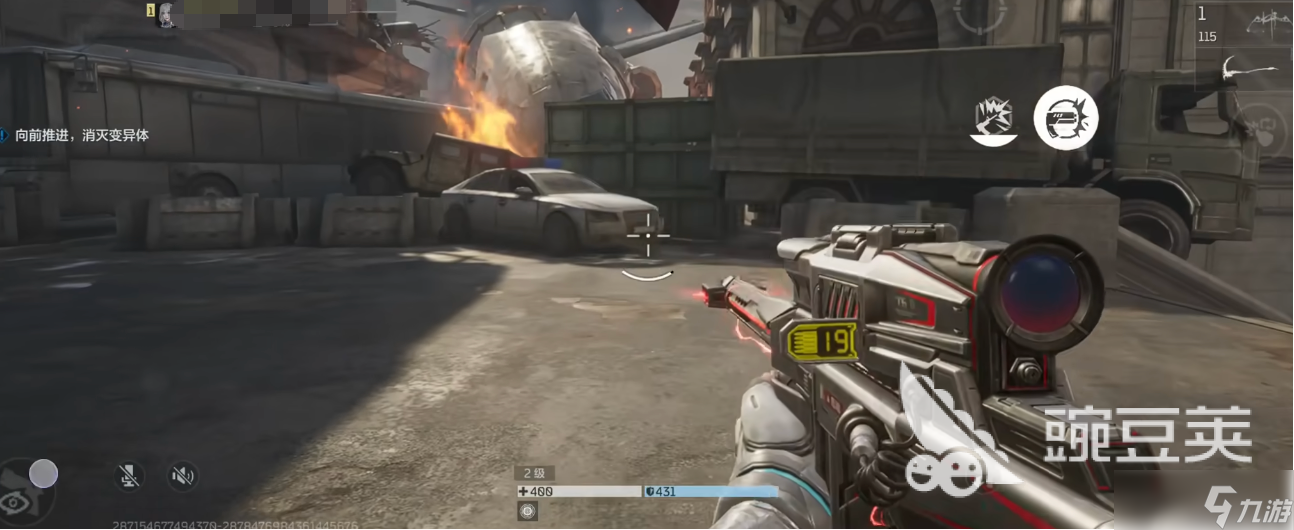Switch to the scythe melee weapon slot

point(1249,72)
